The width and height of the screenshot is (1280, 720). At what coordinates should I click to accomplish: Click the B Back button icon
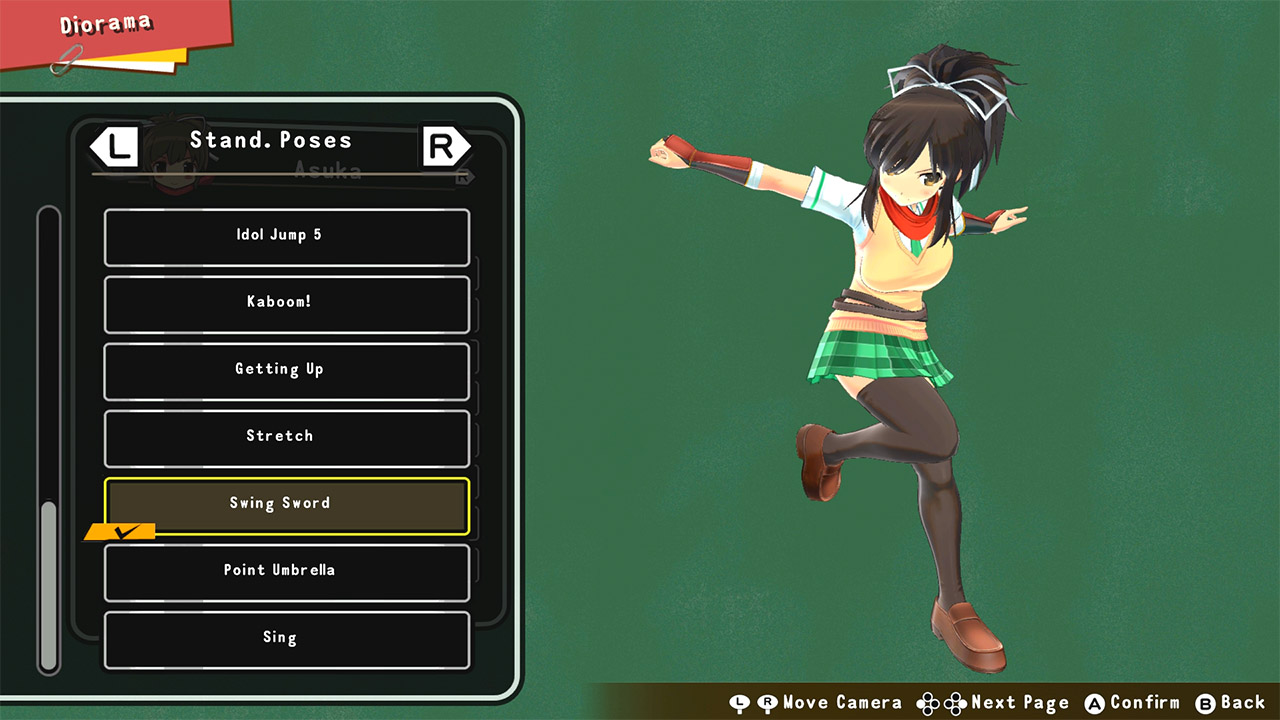point(1203,703)
